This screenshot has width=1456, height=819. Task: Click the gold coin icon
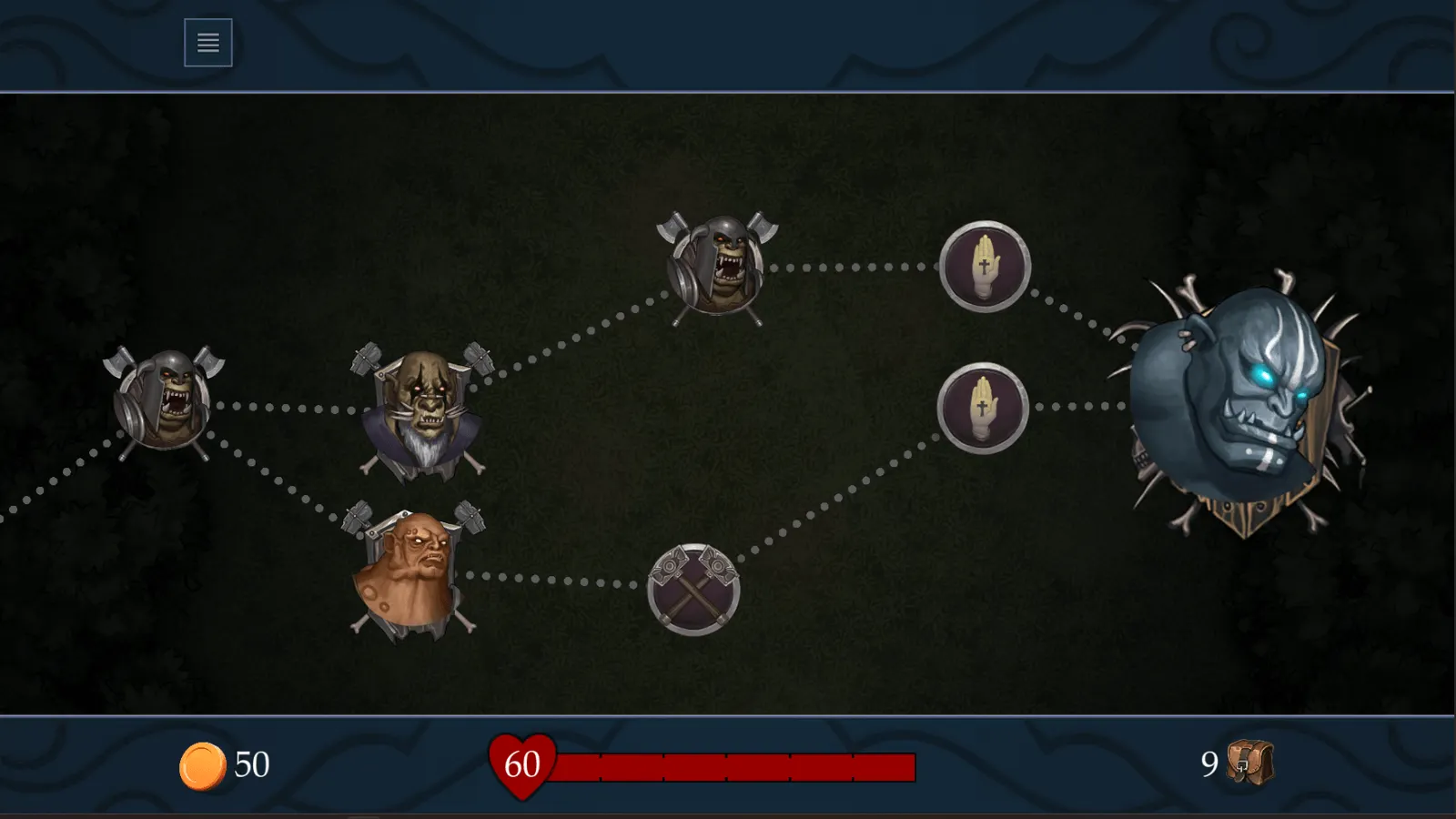[204, 763]
